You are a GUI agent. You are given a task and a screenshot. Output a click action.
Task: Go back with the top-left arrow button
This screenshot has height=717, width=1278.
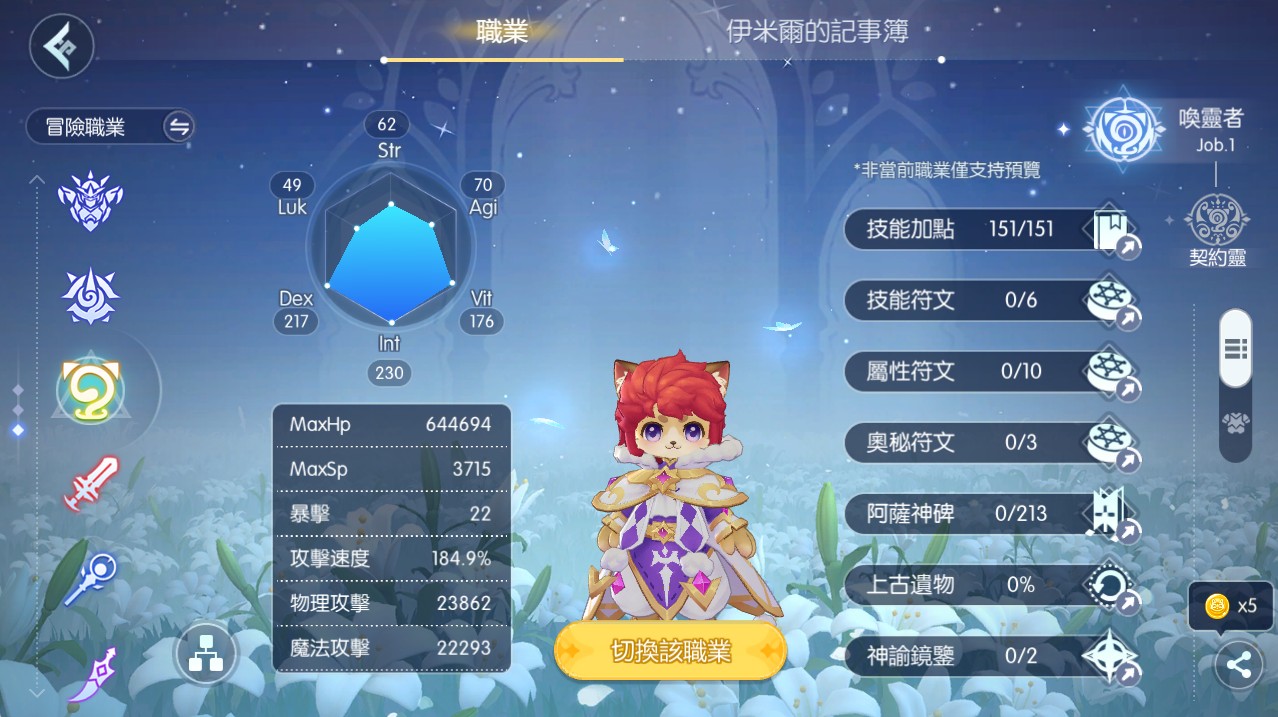coord(61,46)
